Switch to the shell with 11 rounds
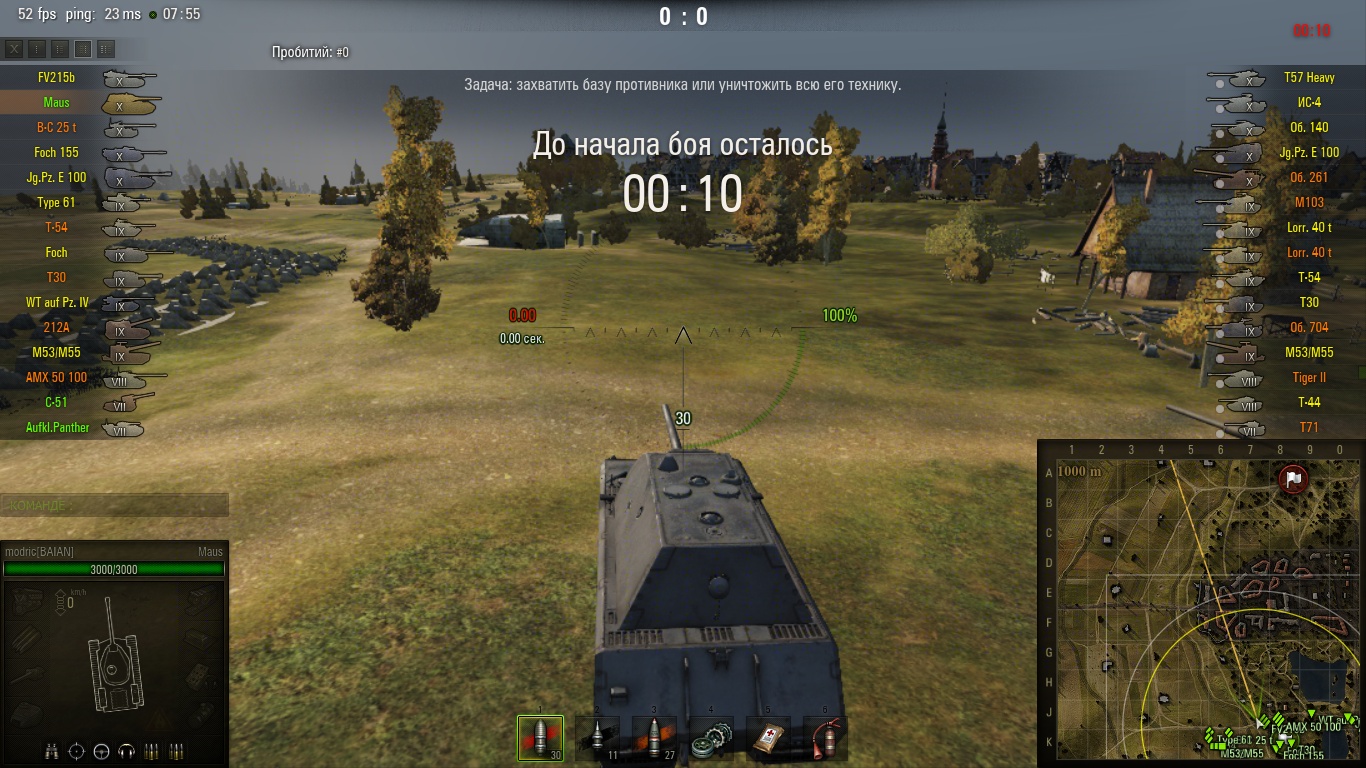 click(x=597, y=739)
